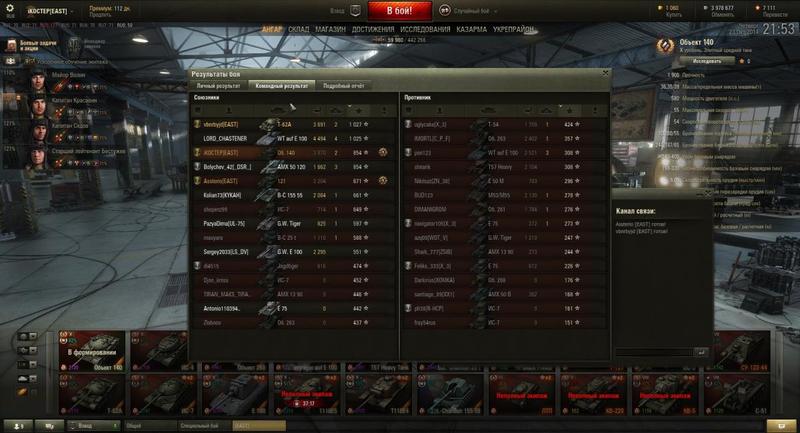This screenshot has width=800, height=433.
Task: Open the Общий chat channel tab
Action: click(x=134, y=426)
